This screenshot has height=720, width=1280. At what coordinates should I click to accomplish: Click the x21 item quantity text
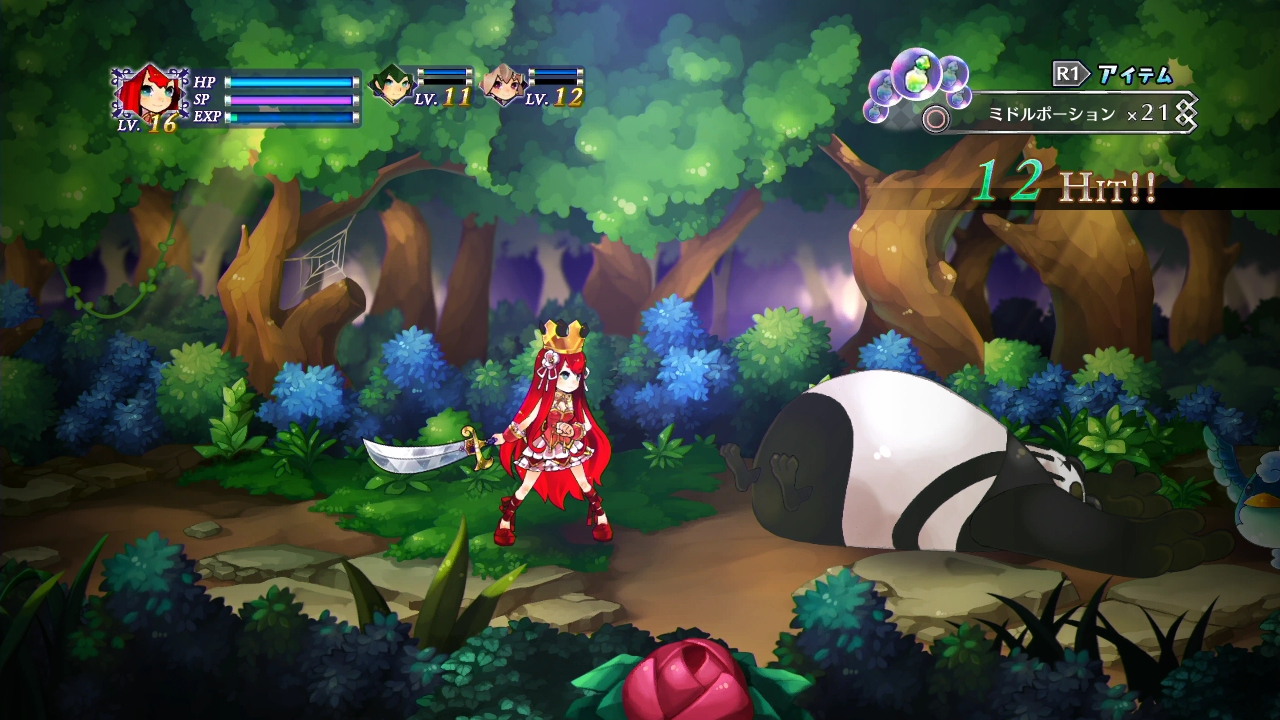(1146, 112)
